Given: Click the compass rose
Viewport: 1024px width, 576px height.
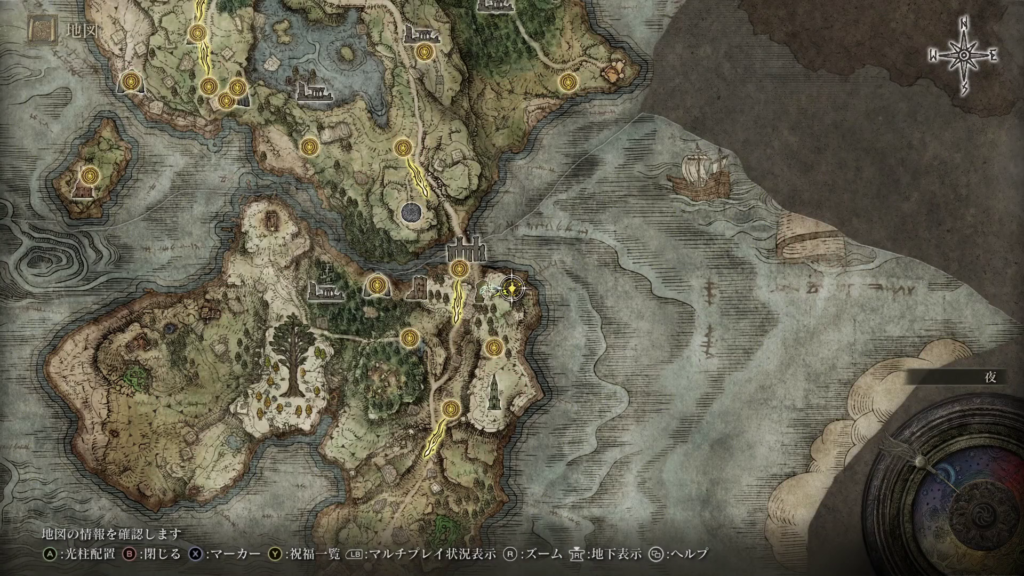Looking at the screenshot, I should 963,57.
